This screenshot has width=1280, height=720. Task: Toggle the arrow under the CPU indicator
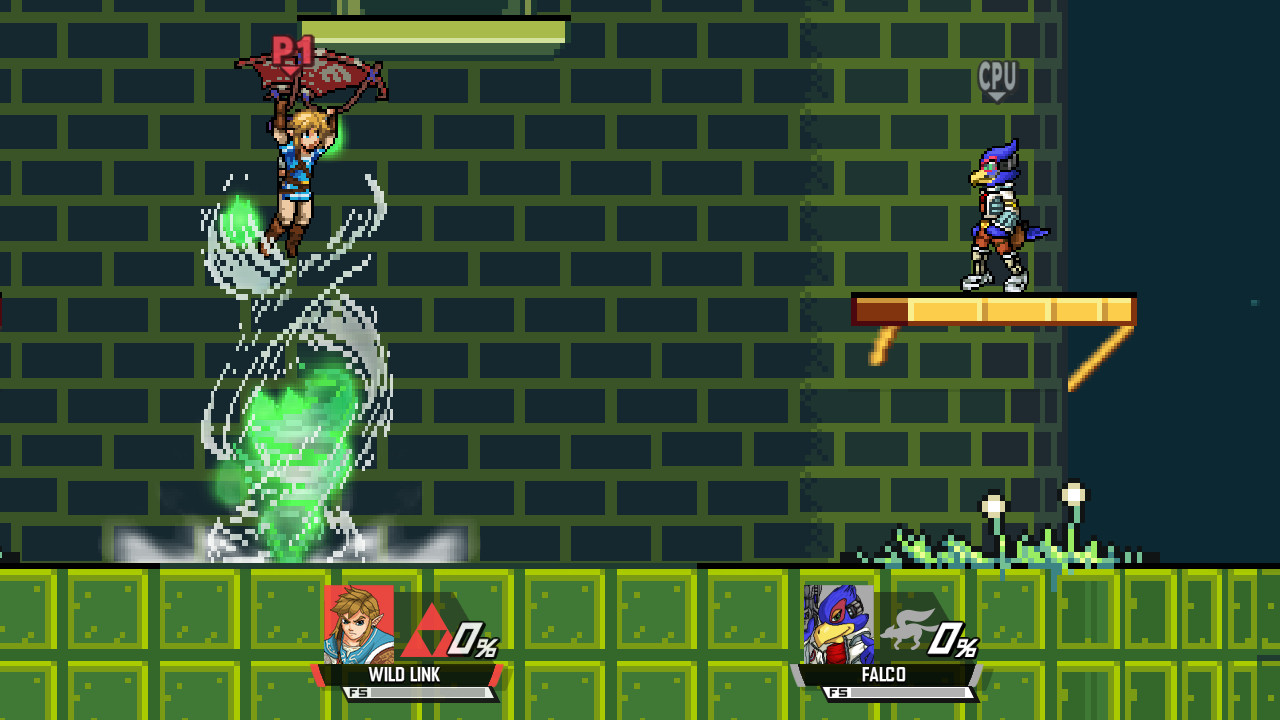coord(996,95)
